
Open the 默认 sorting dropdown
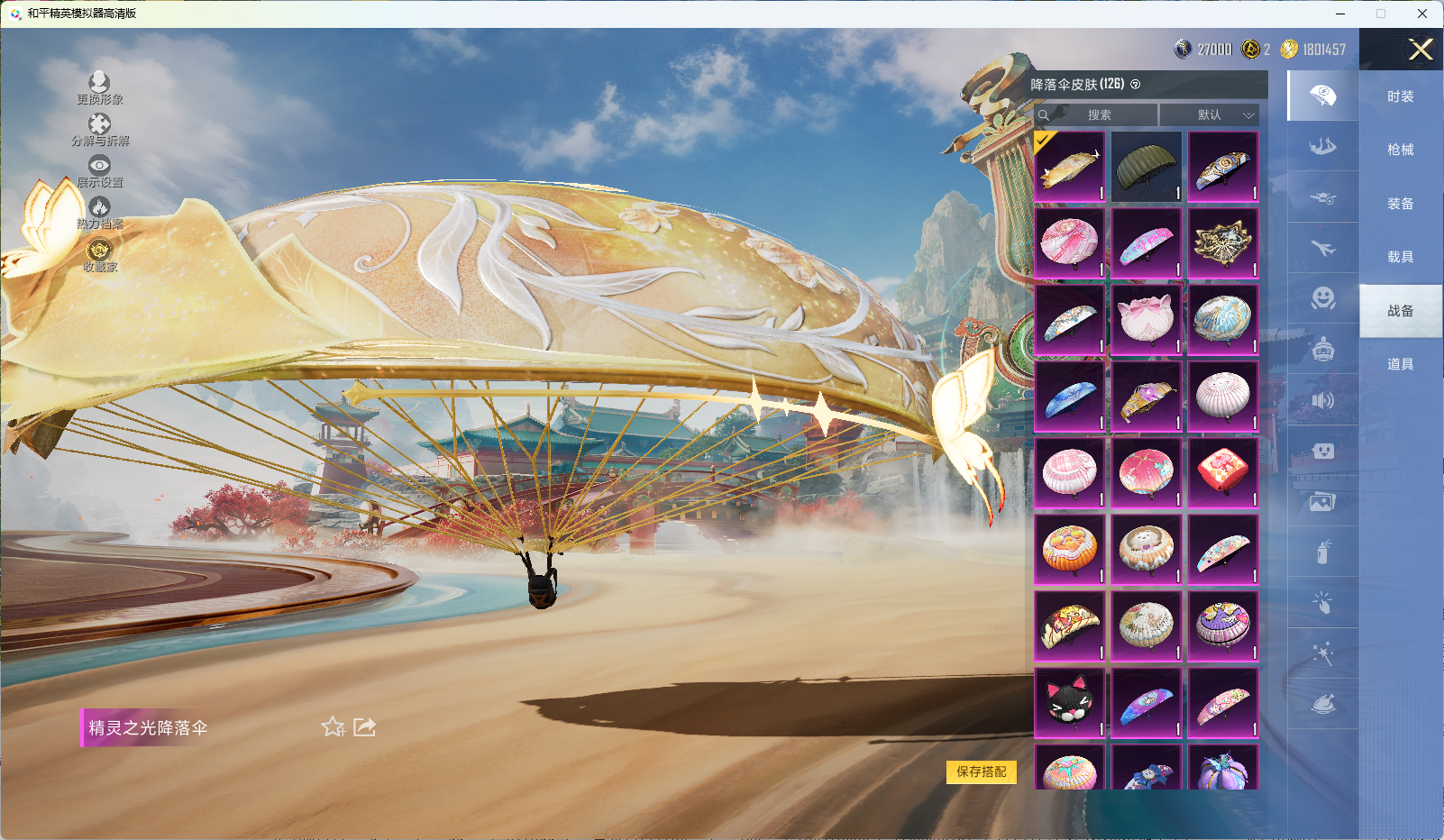click(1209, 114)
